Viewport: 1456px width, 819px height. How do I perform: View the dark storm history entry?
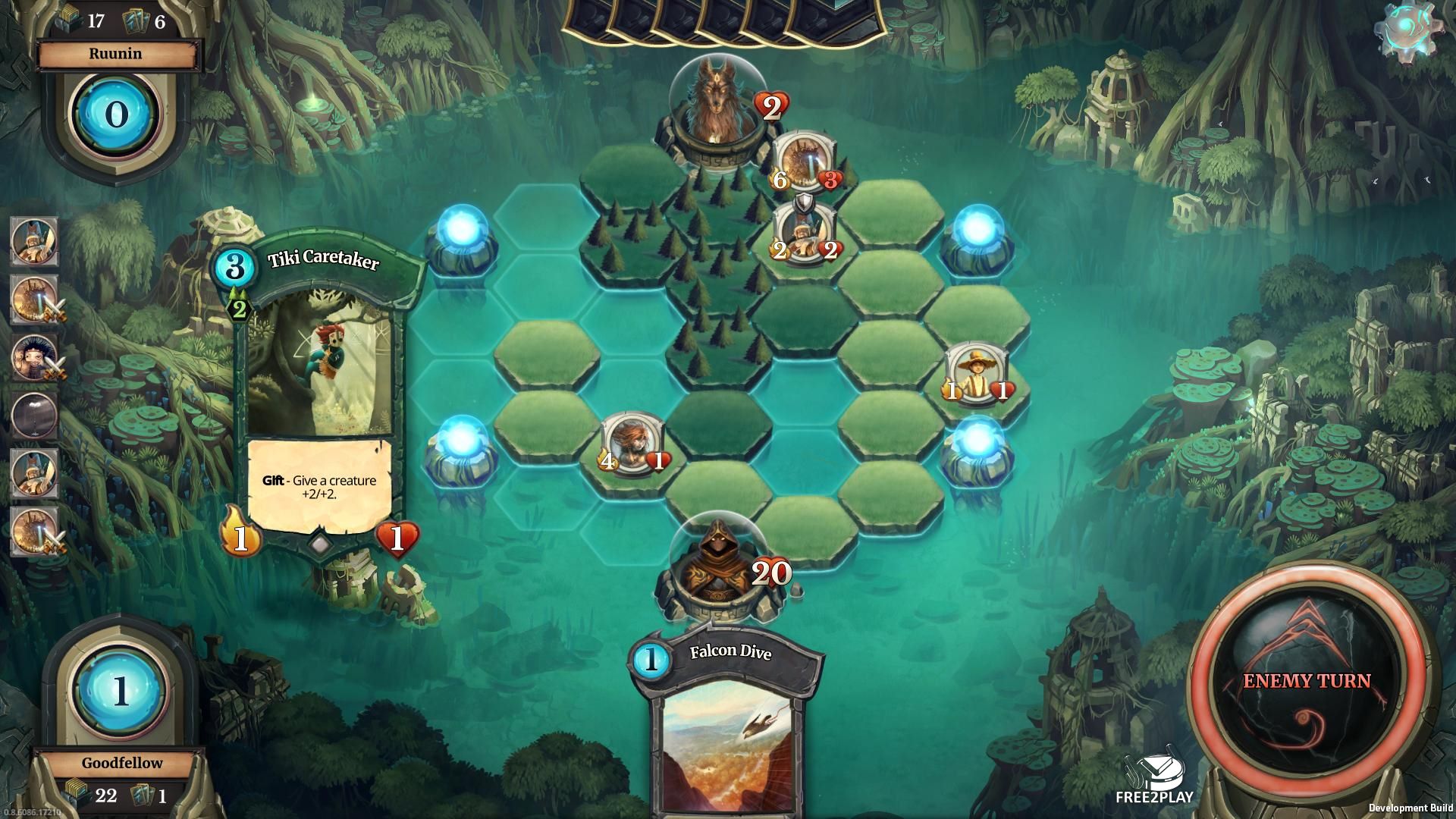(34, 414)
